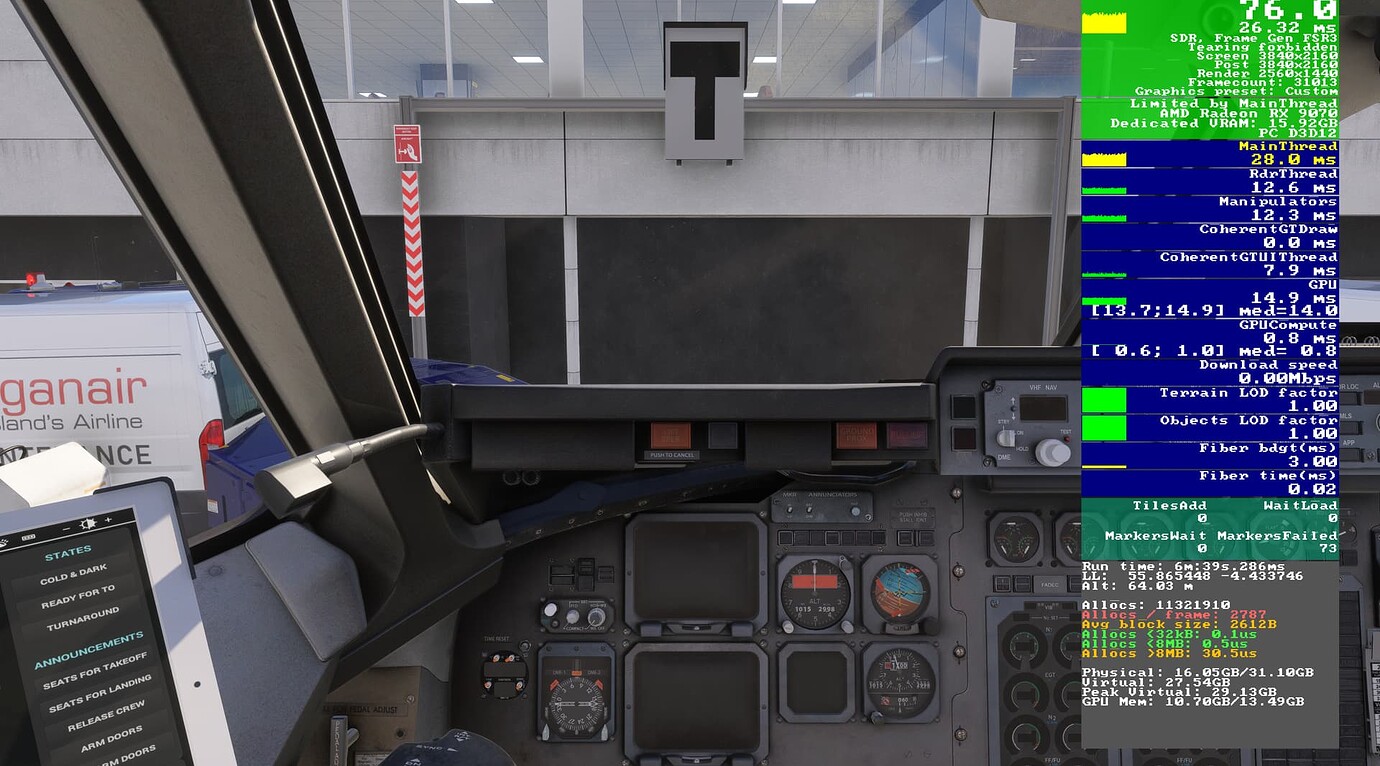
Task: Tap the brightness sun icon on the tablet
Action: 88,523
